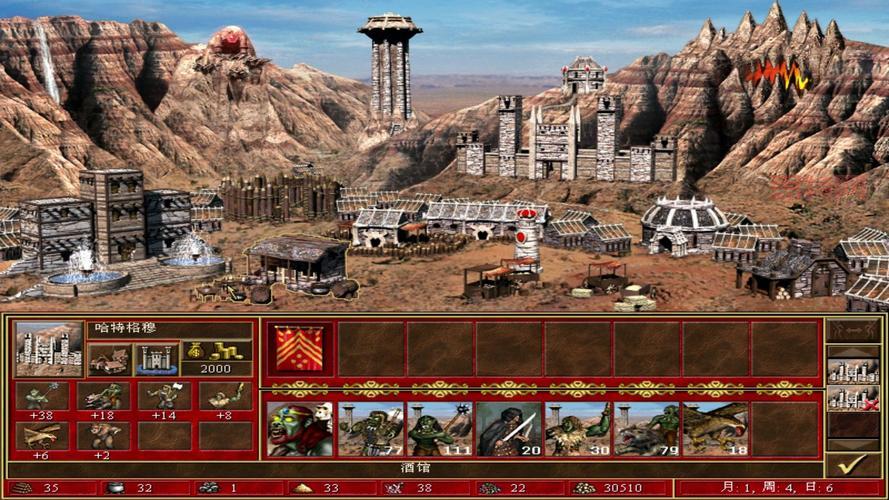The height and width of the screenshot is (500, 889).
Task: Choose the roc stack of 18
Action: point(715,429)
